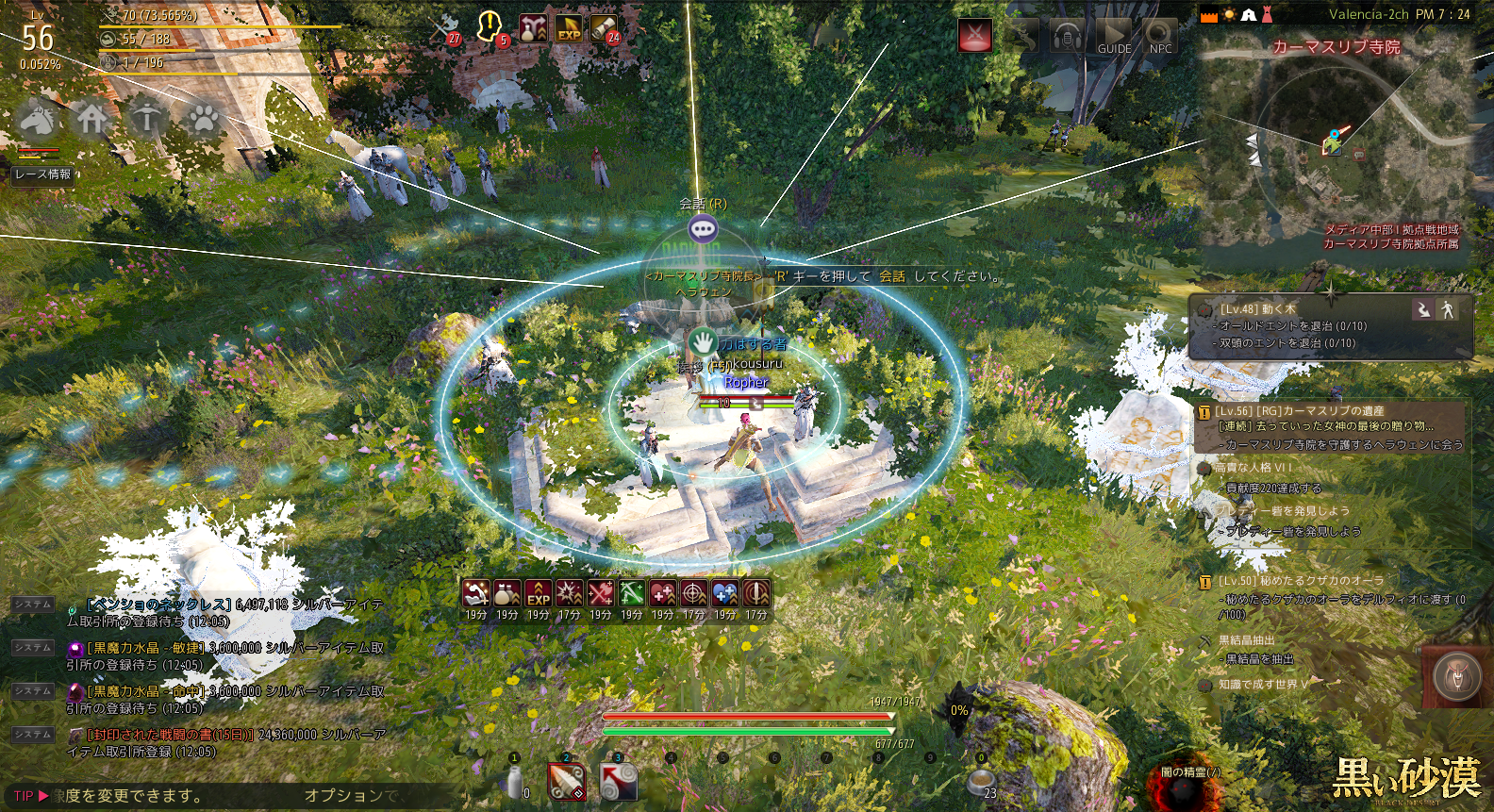Open the pickaxe worker icon
The width and height of the screenshot is (1494, 812).
147,119
